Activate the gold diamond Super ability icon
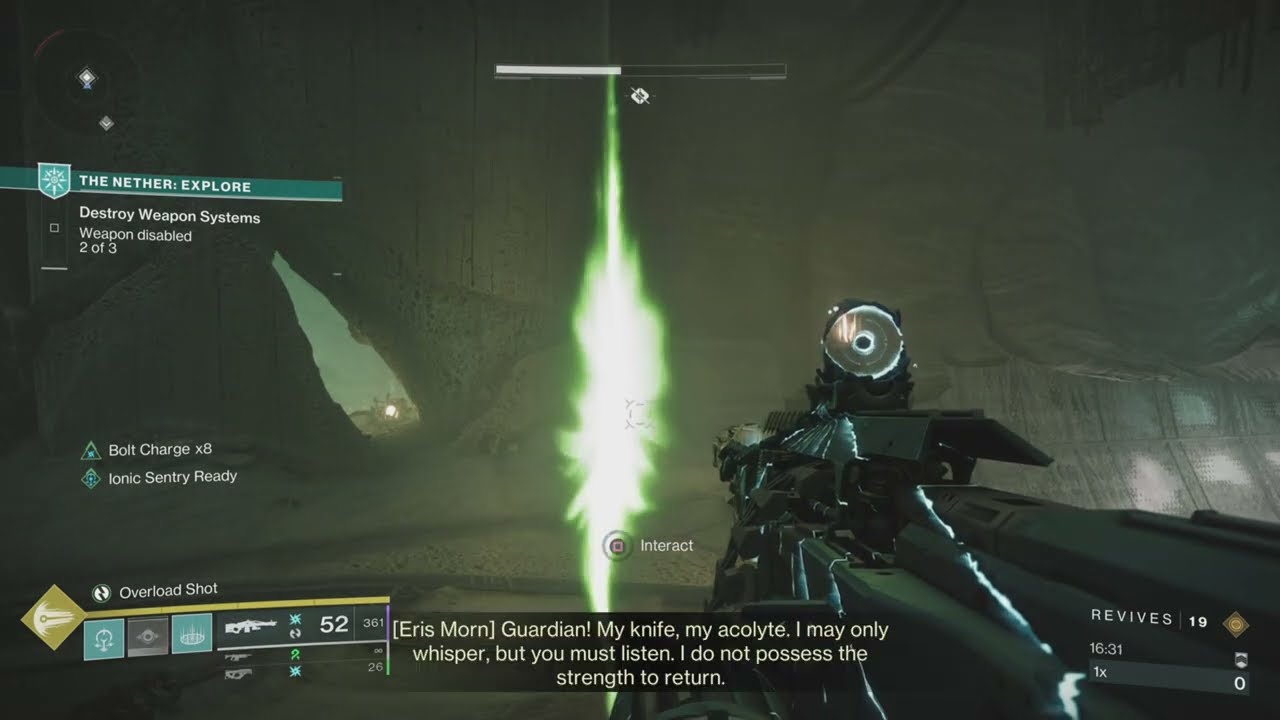Viewport: 1280px width, 720px height. coord(54,617)
